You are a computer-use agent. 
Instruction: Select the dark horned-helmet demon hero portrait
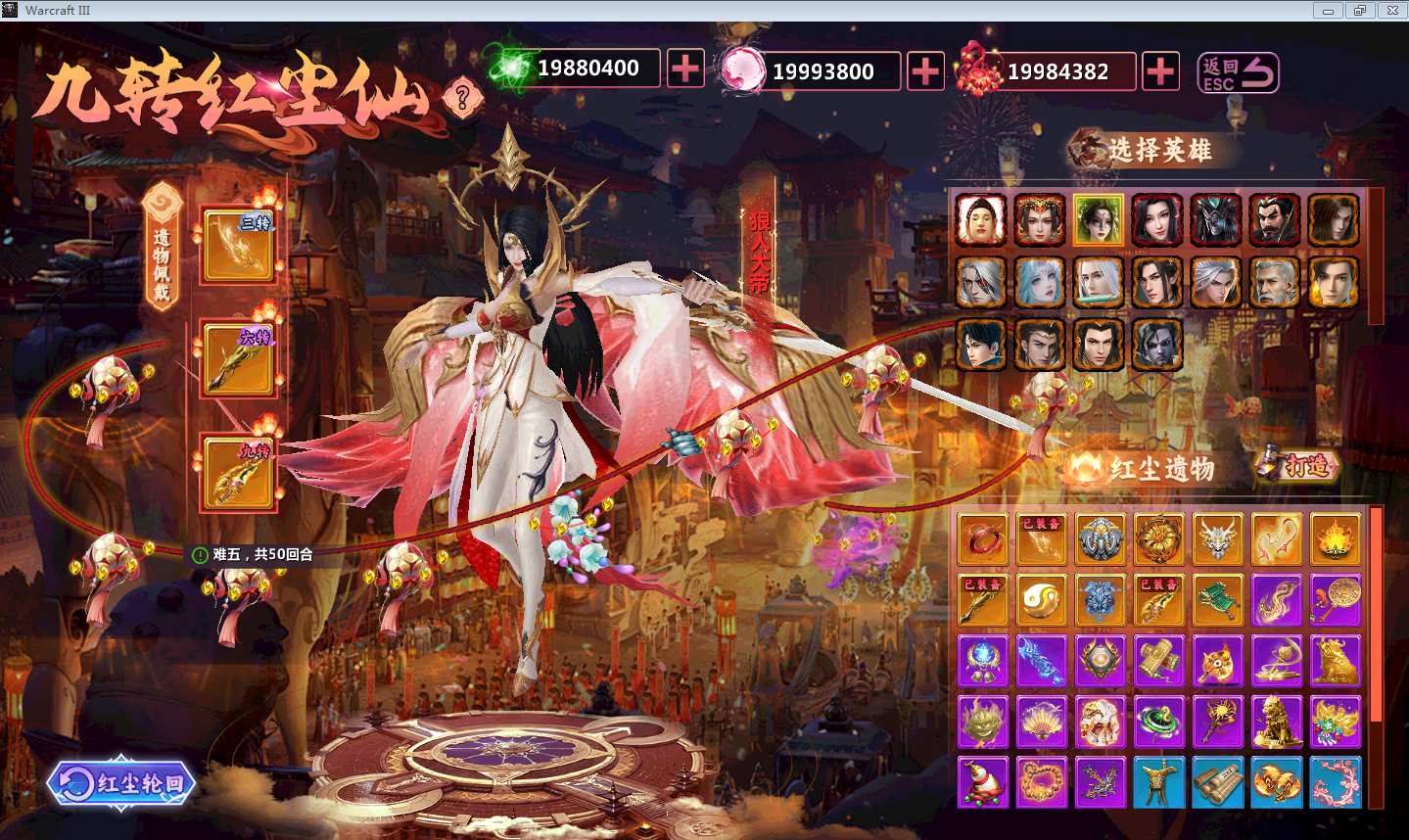[x=1215, y=219]
